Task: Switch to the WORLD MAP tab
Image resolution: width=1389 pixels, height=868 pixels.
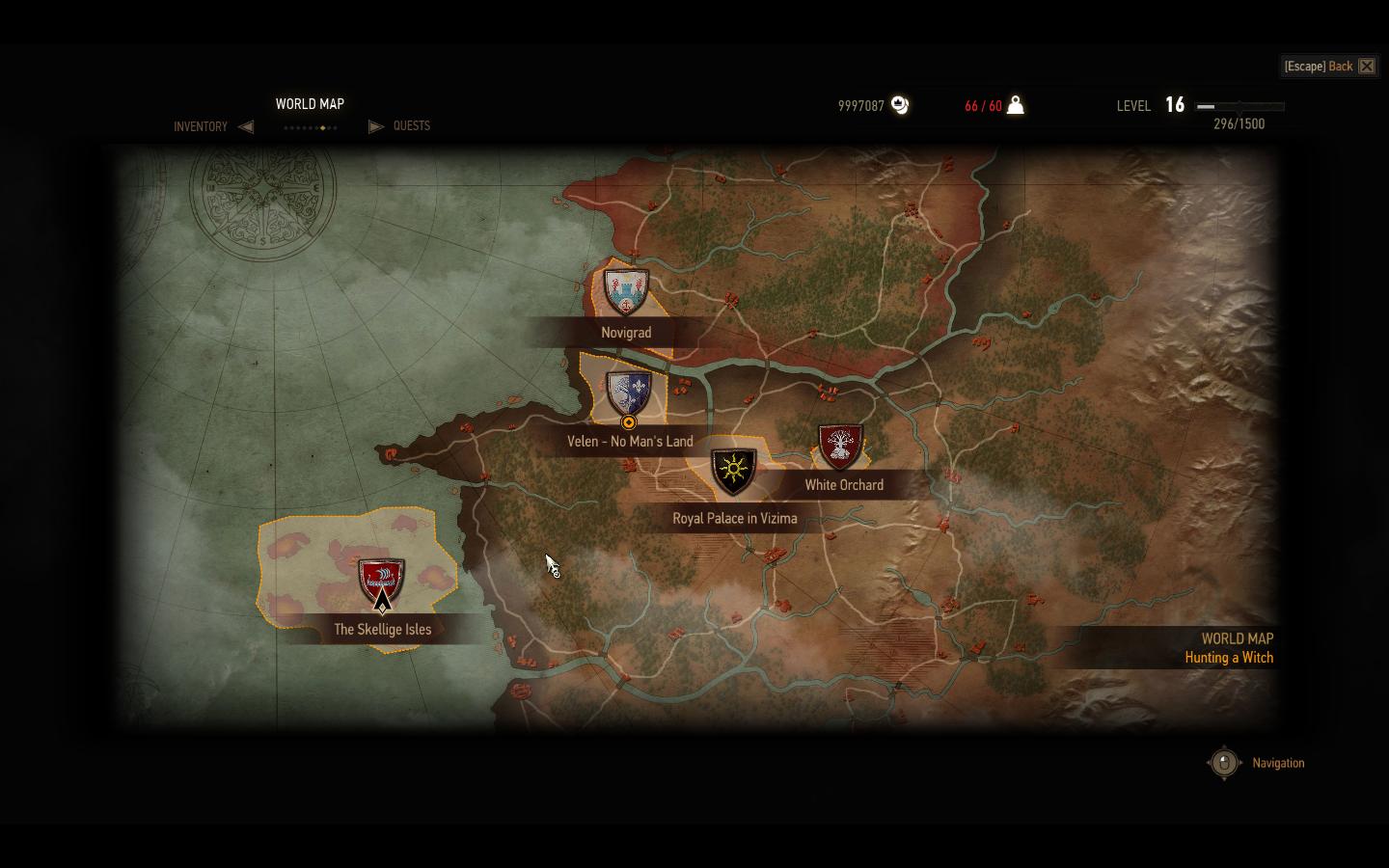Action: 311,103
